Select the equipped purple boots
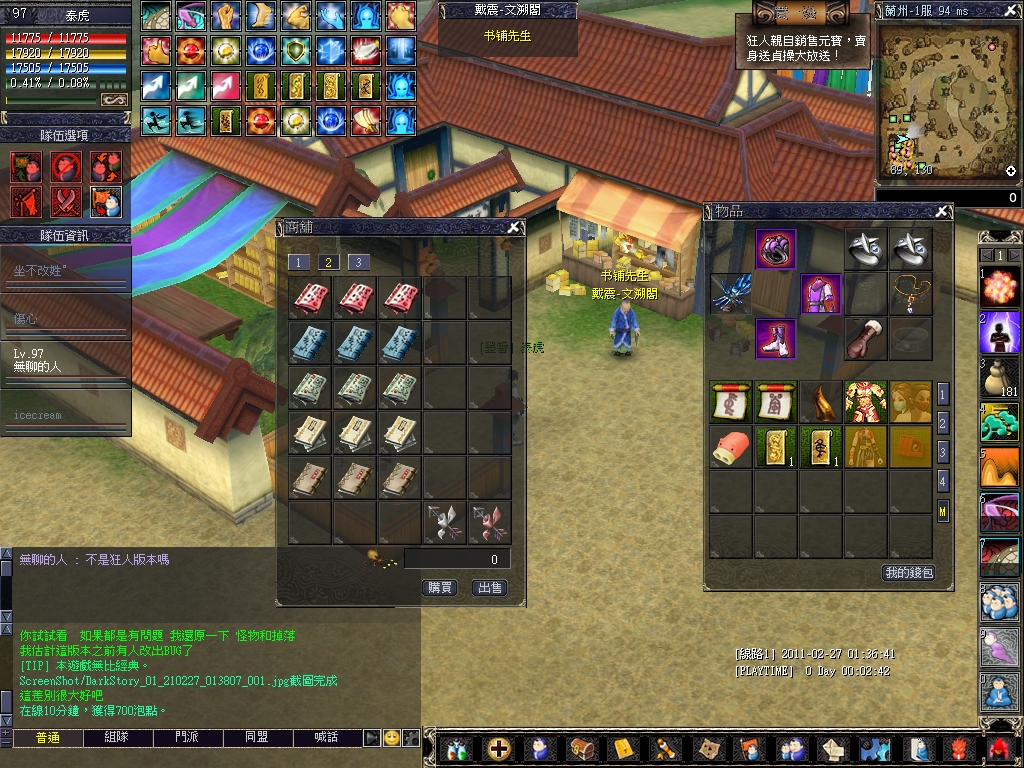 click(x=776, y=339)
